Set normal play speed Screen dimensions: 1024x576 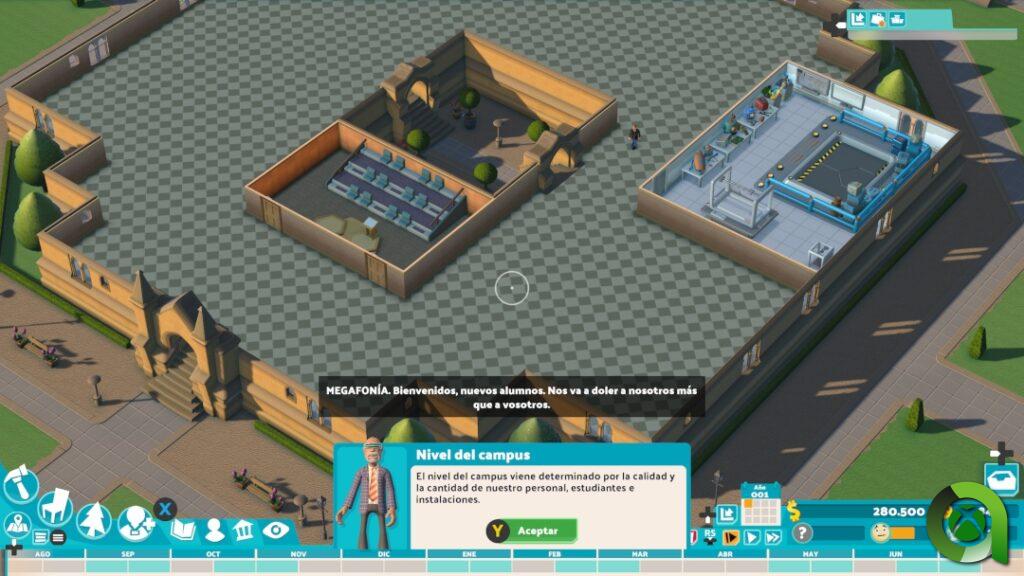coord(751,538)
